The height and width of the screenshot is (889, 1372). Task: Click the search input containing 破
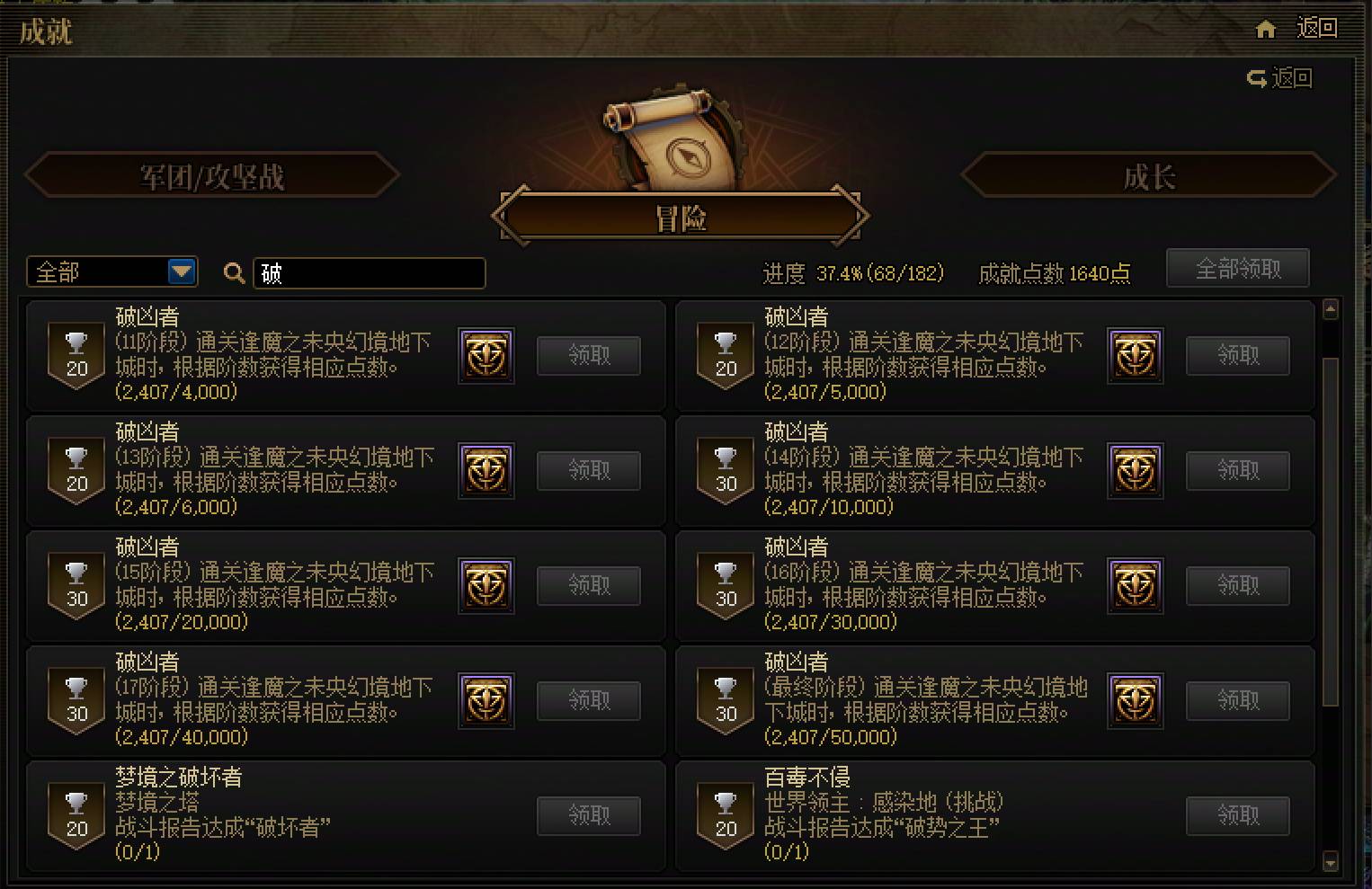click(369, 273)
